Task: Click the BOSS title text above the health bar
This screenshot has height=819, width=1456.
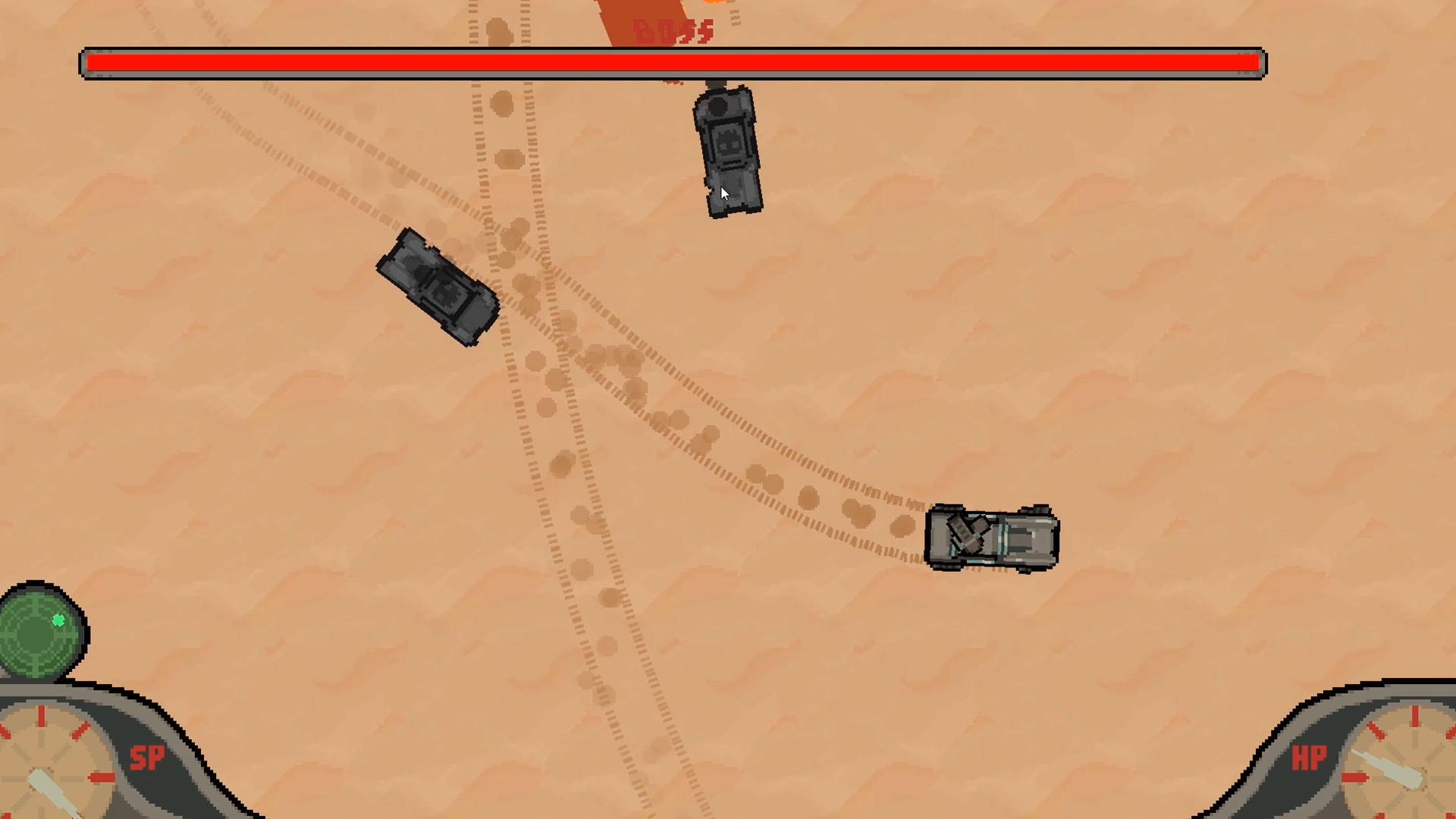Action: 672,29
